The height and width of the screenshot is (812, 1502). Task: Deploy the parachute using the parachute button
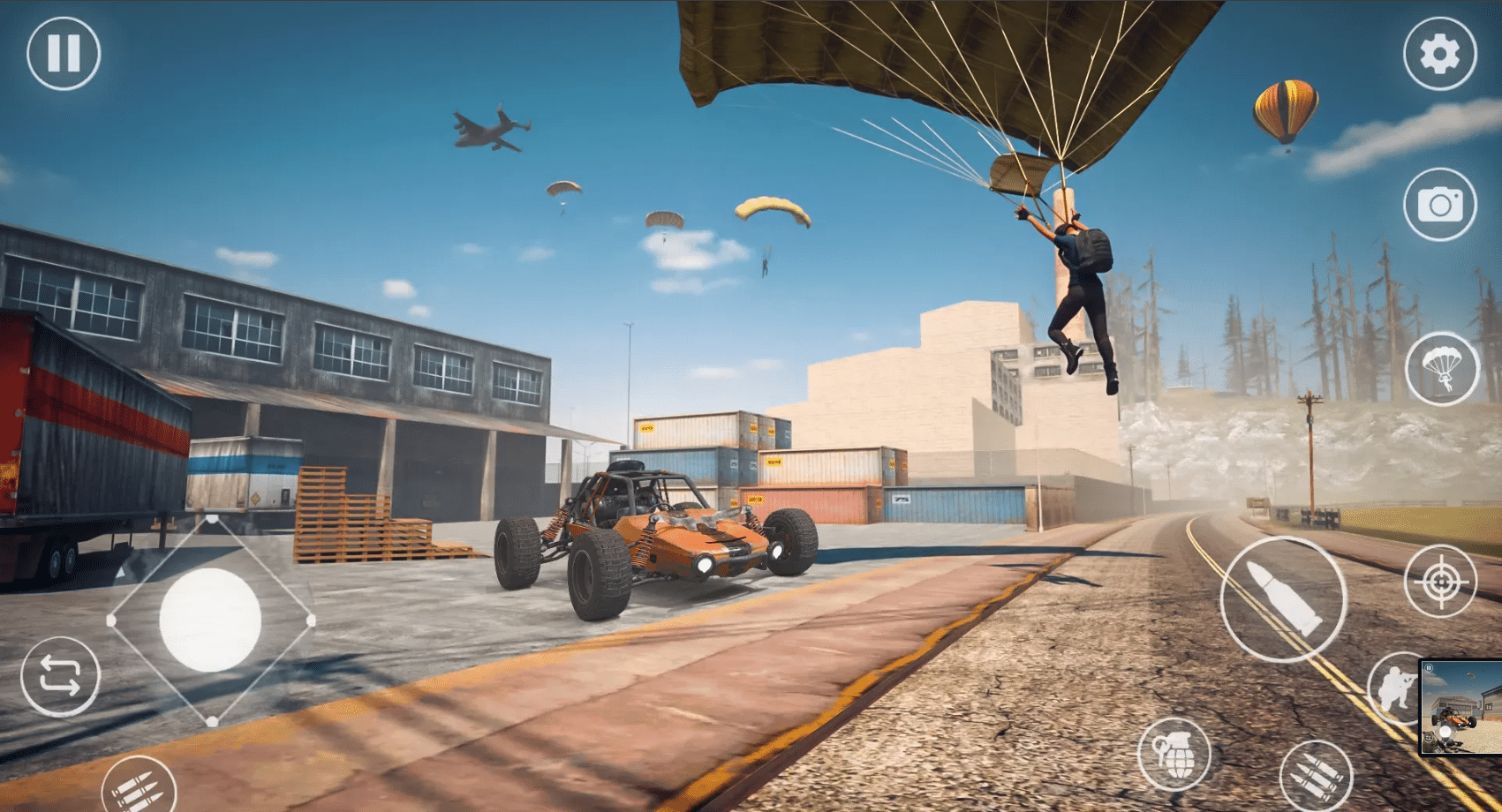click(x=1441, y=369)
